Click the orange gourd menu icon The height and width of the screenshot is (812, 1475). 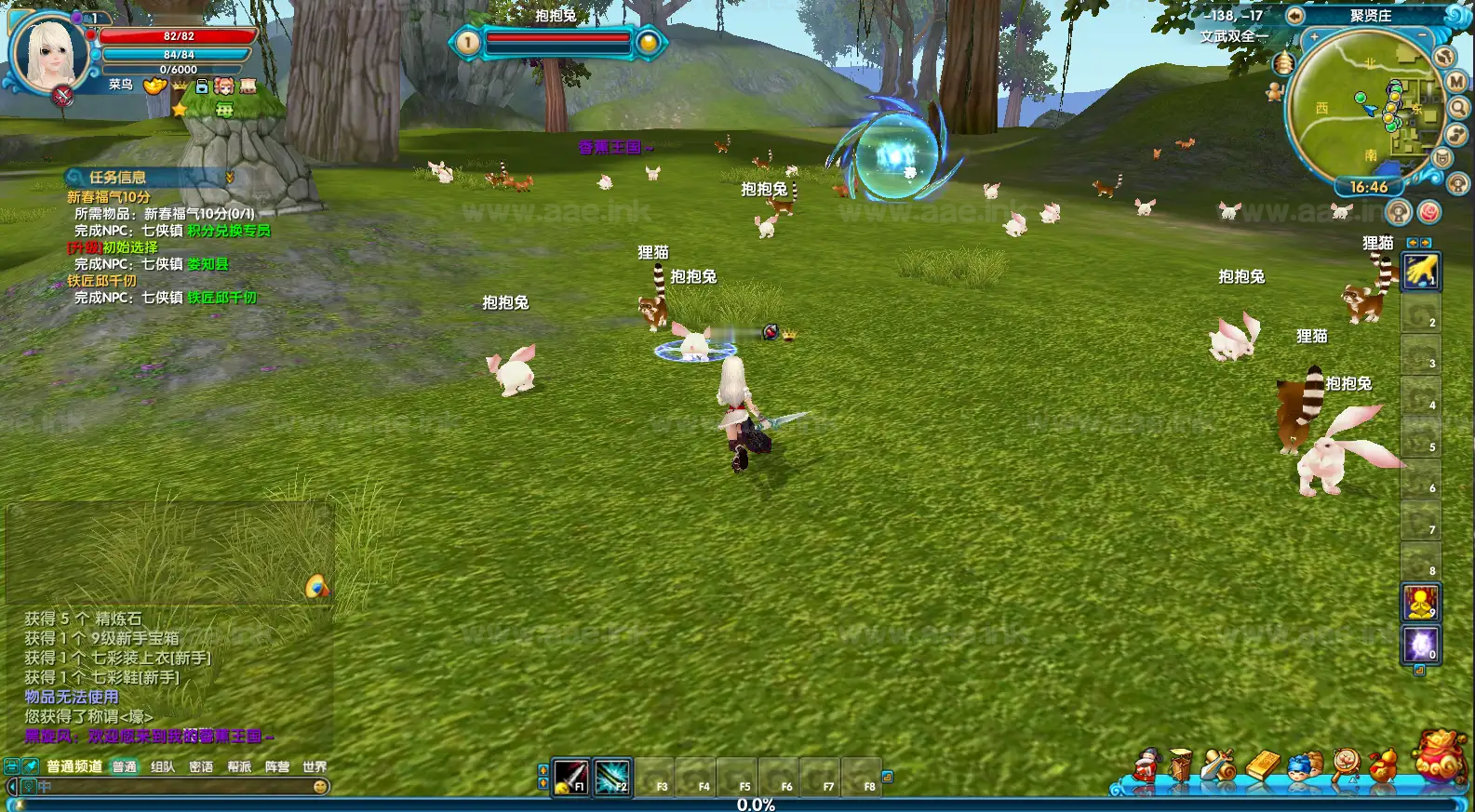[1384, 765]
